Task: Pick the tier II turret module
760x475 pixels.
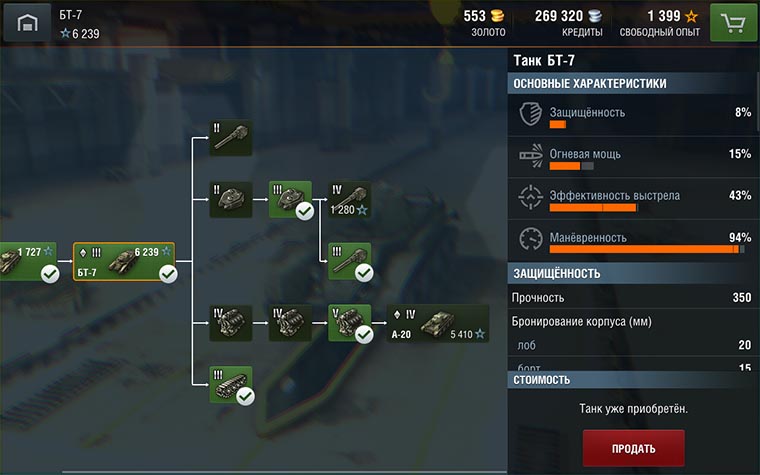Action: click(x=230, y=199)
